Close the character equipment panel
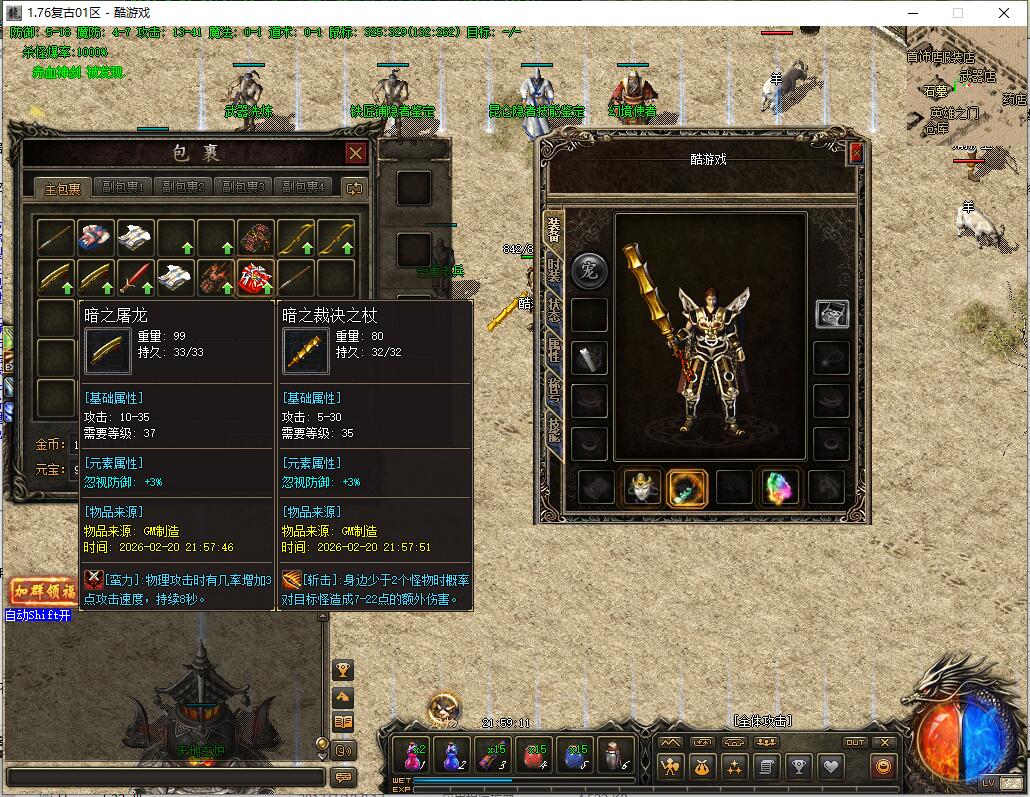This screenshot has height=797, width=1030. pos(856,153)
